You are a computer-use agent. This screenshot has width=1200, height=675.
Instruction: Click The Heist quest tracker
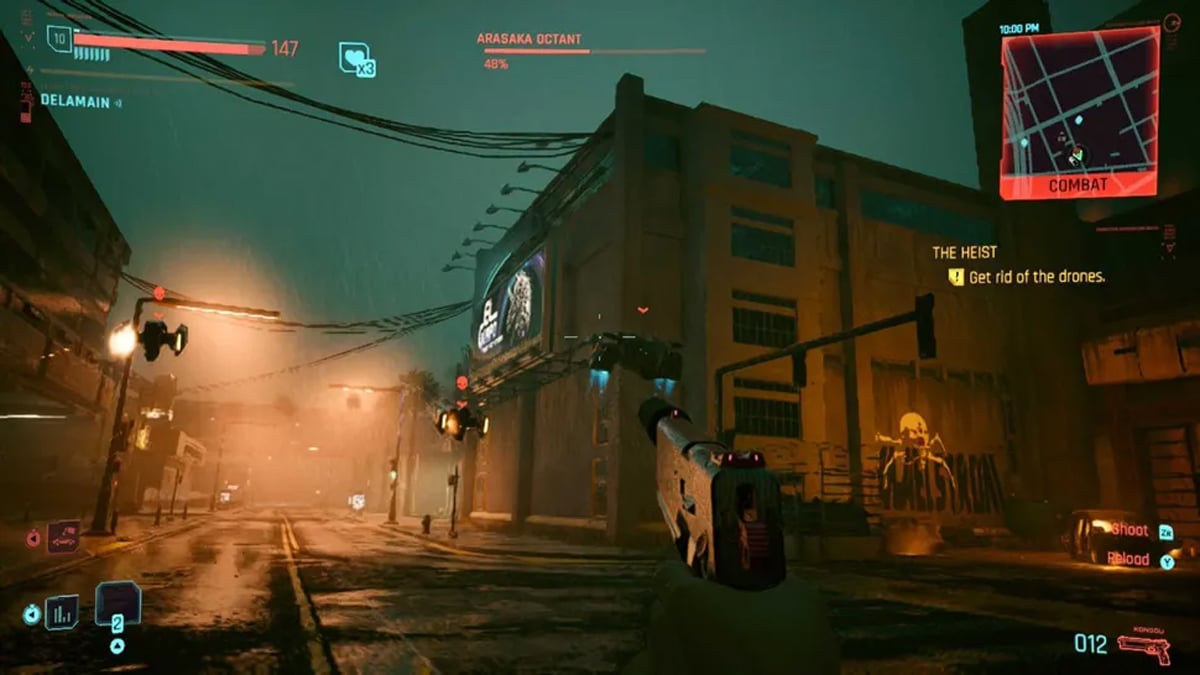[x=964, y=253]
